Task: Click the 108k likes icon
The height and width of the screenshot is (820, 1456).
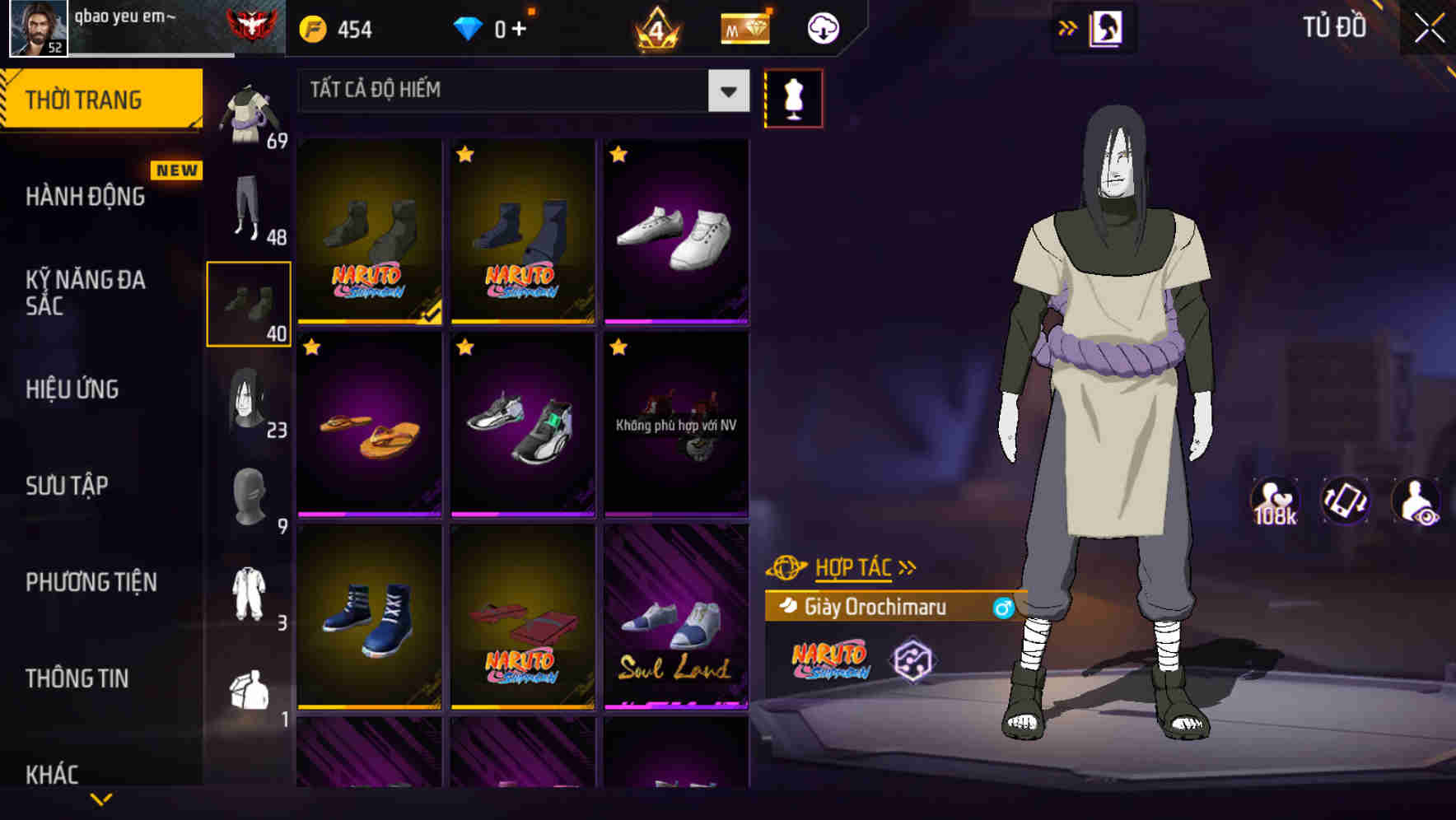Action: point(1276,501)
